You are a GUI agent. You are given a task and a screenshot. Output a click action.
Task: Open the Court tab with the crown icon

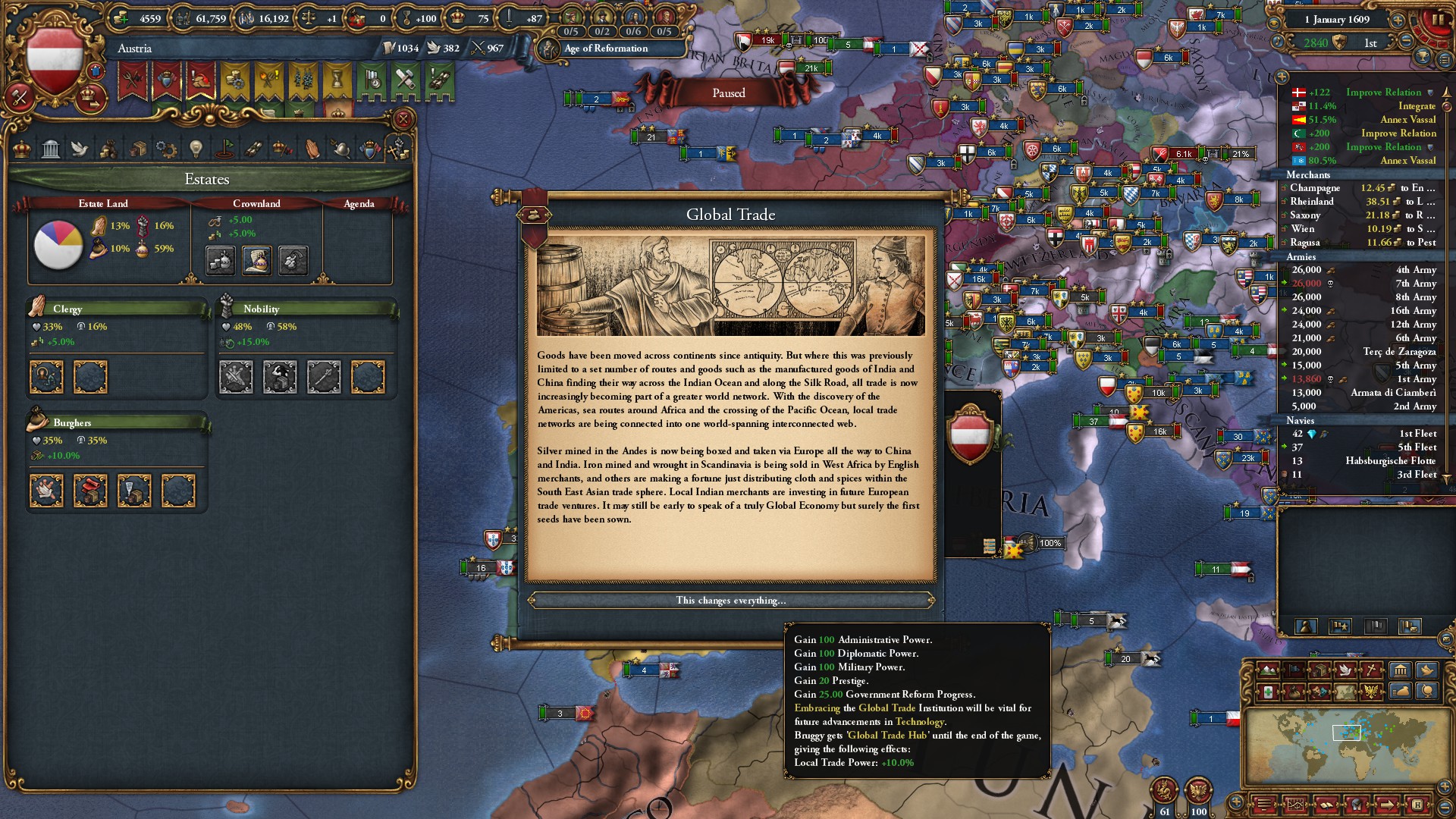pyautogui.click(x=22, y=149)
